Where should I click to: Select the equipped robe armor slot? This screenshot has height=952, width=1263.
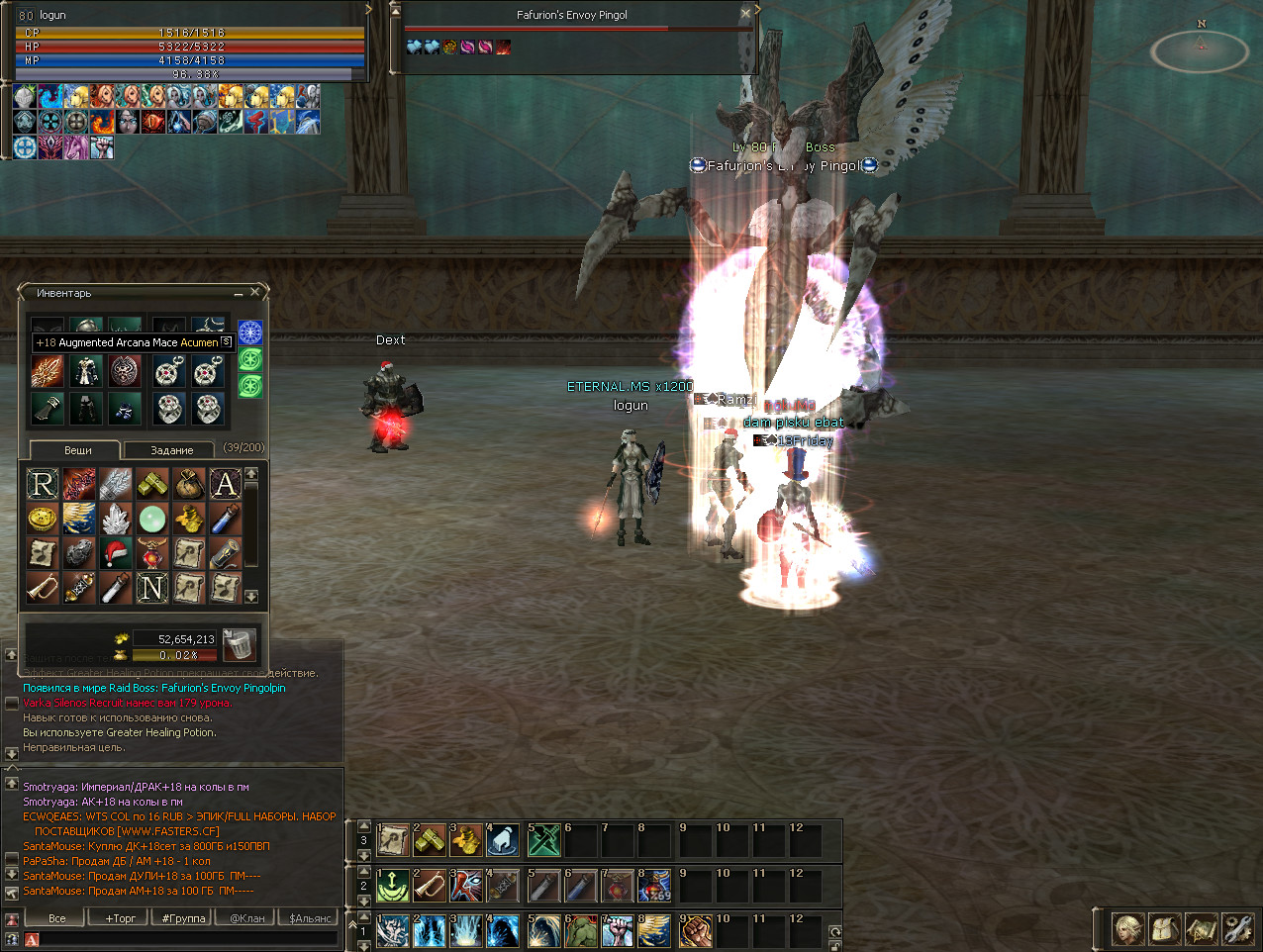coord(86,372)
